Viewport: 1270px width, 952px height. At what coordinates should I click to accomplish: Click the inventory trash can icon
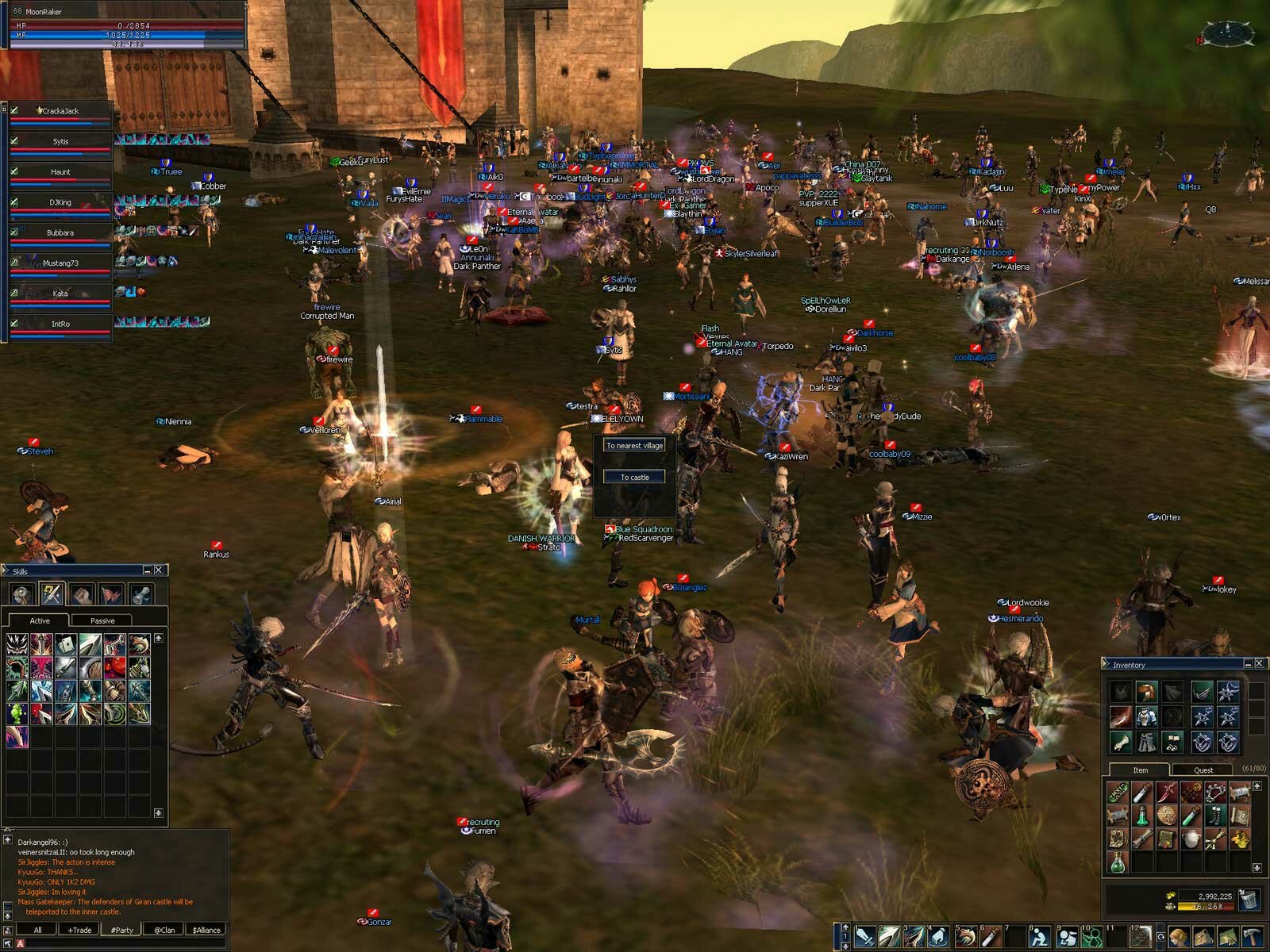tap(1249, 899)
